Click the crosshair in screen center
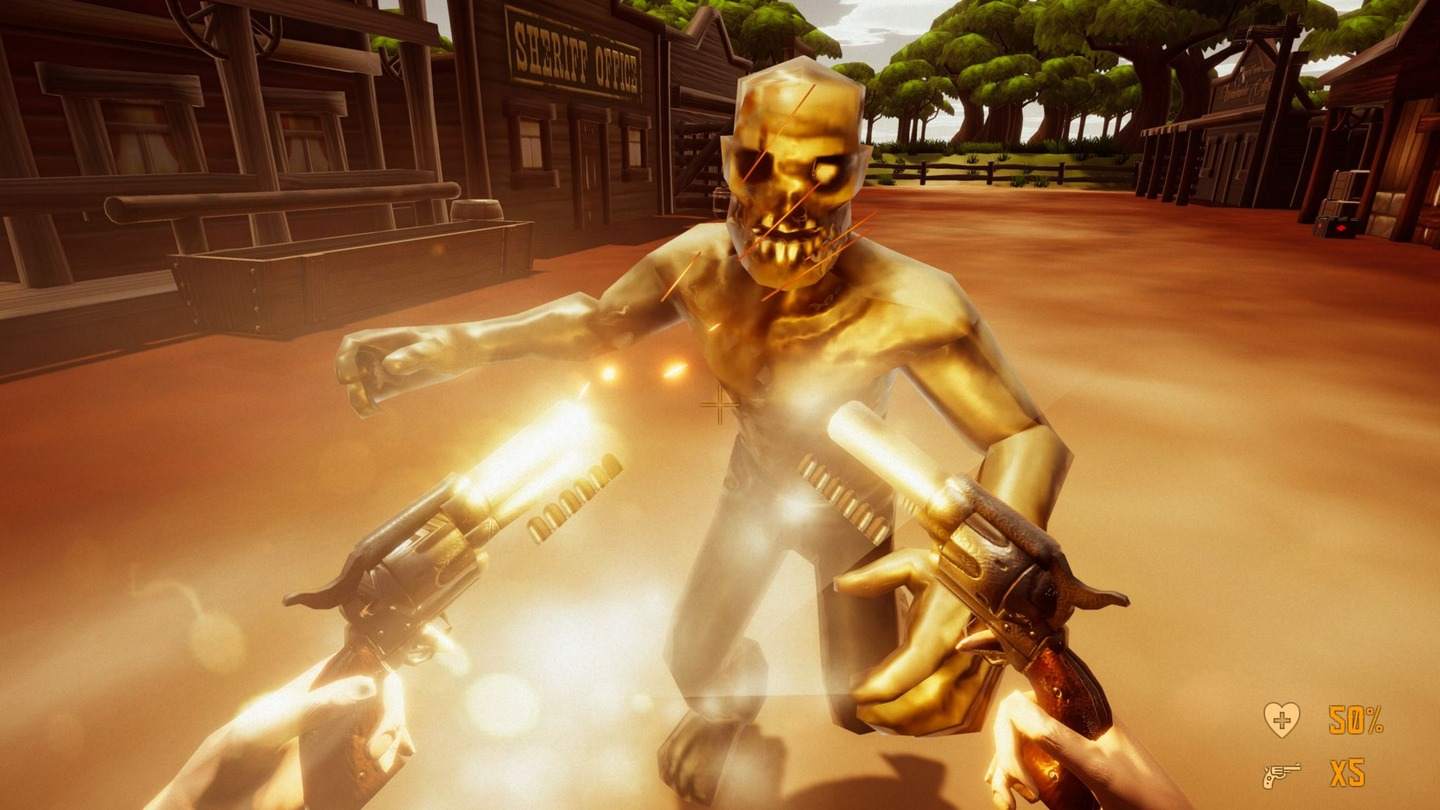The height and width of the screenshot is (810, 1440). point(718,404)
